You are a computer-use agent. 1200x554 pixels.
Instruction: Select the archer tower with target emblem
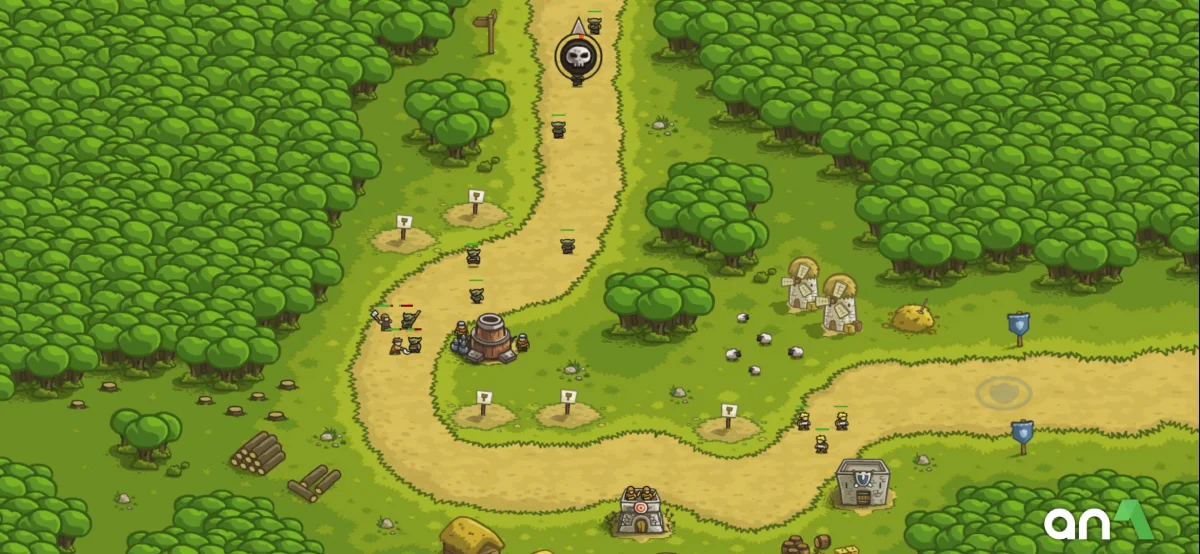coord(641,511)
